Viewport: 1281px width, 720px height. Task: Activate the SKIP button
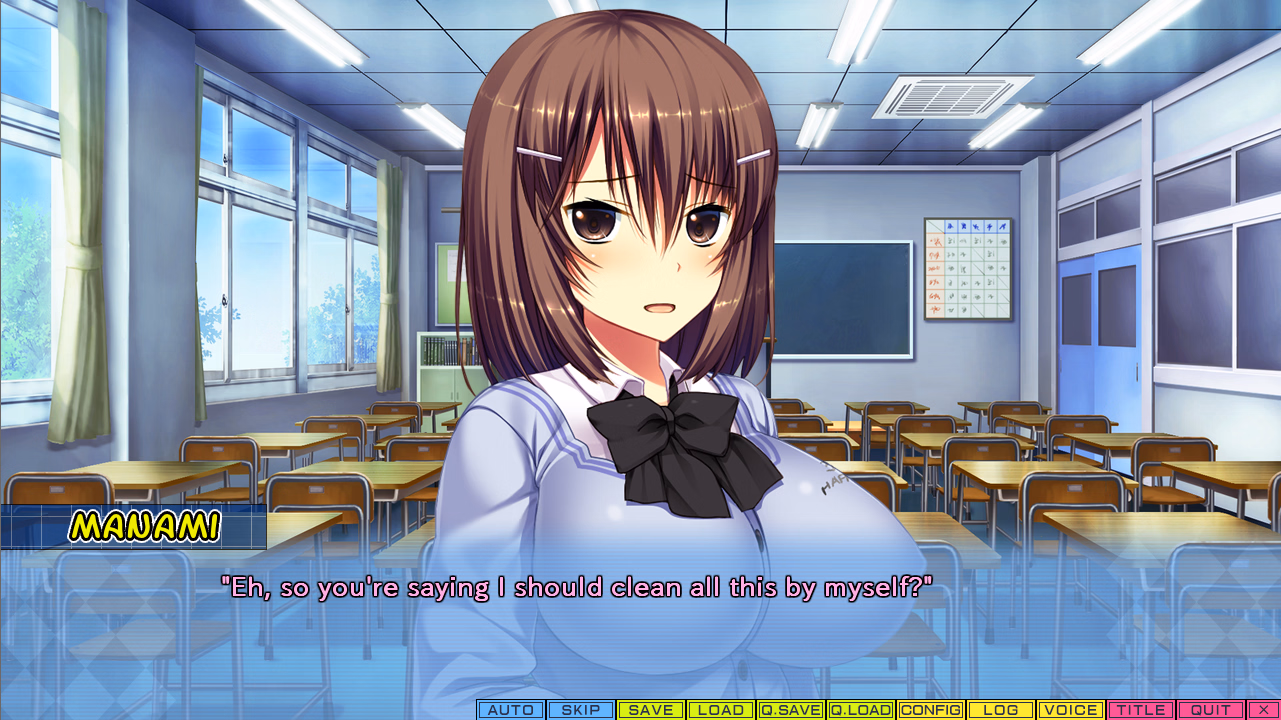click(x=581, y=710)
